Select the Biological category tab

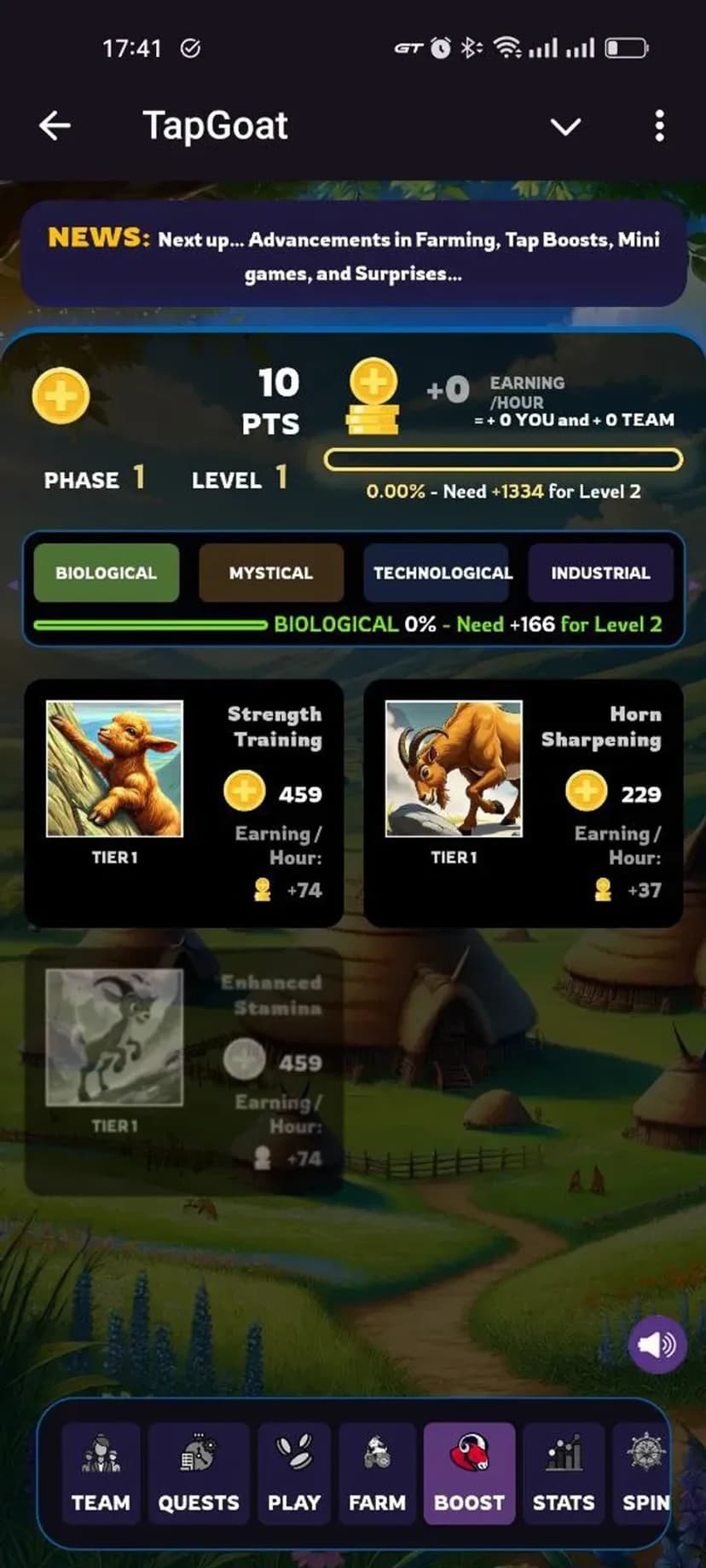pos(106,573)
